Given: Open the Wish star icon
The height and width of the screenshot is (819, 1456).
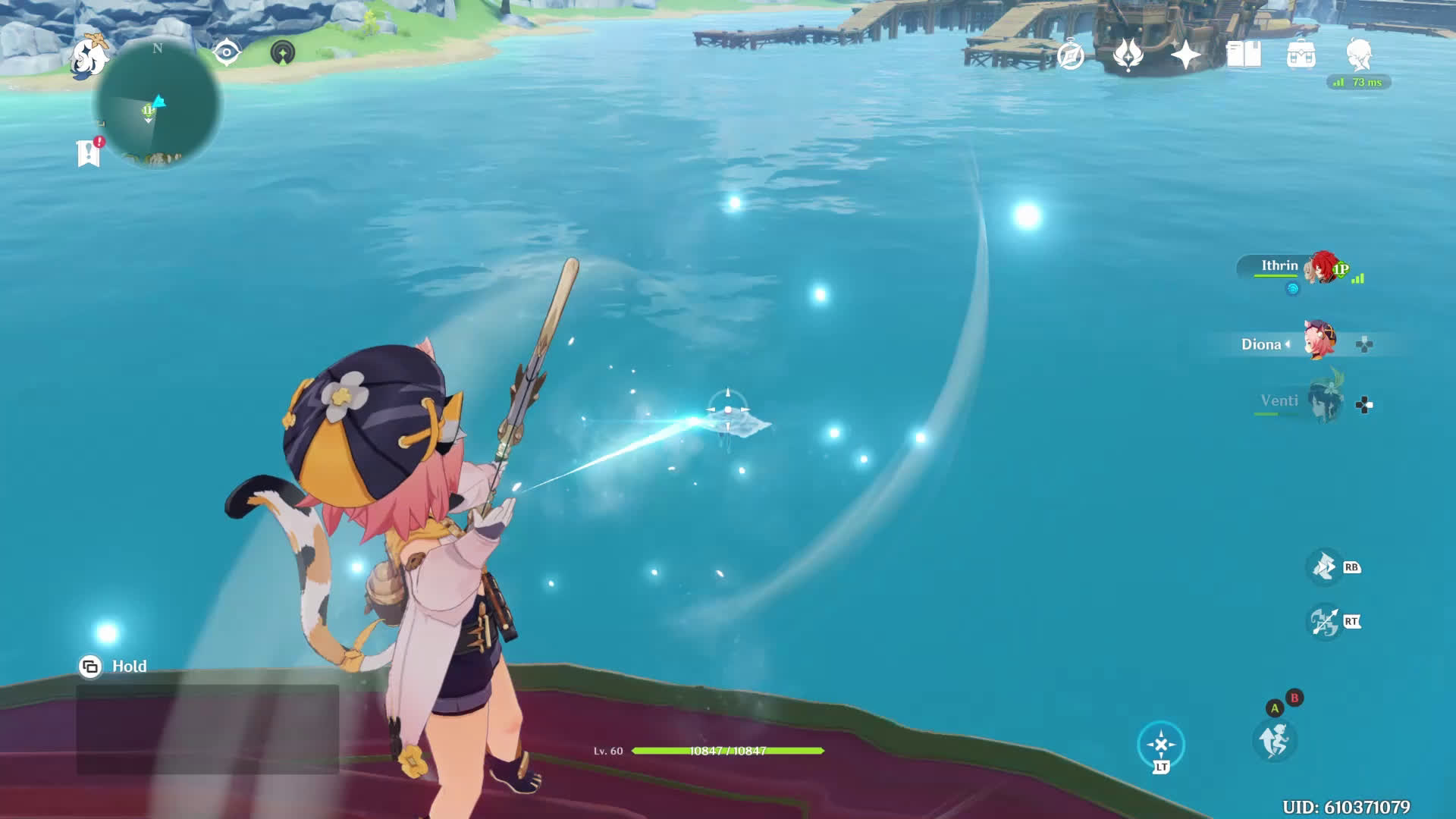Looking at the screenshot, I should pyautogui.click(x=1185, y=55).
